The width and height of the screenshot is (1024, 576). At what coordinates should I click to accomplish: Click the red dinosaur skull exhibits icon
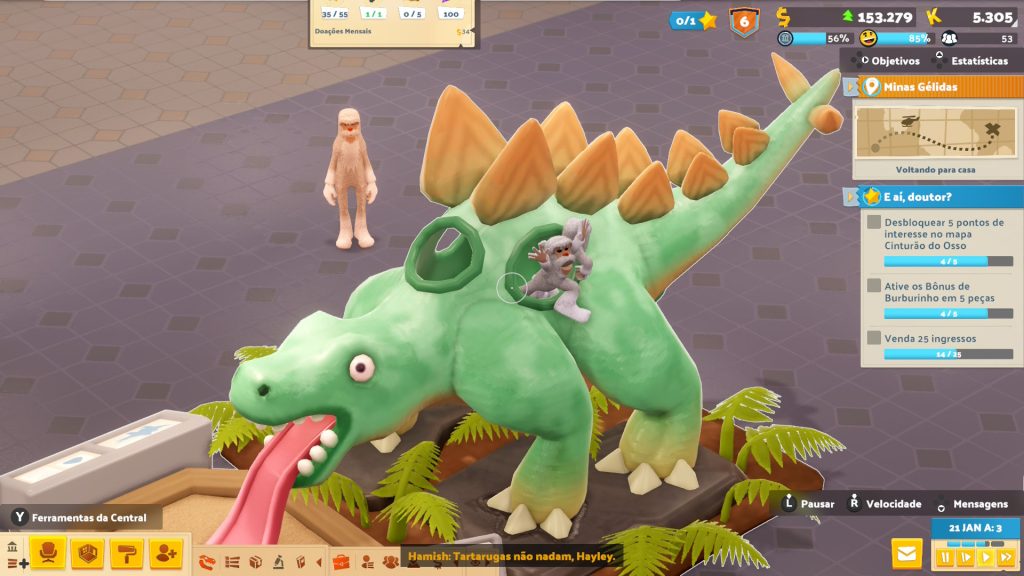[x=207, y=561]
